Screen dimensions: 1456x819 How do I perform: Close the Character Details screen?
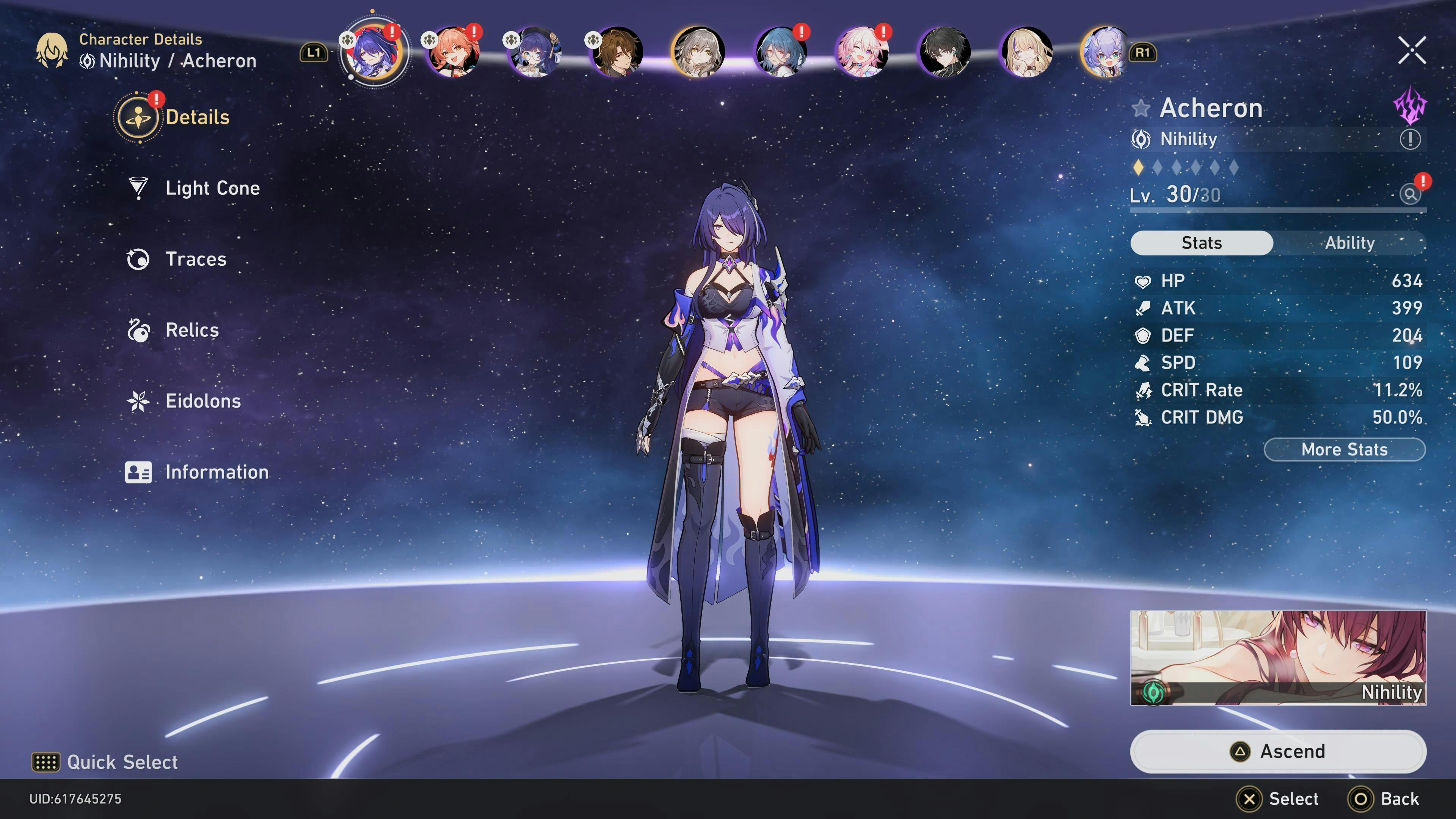tap(1411, 52)
